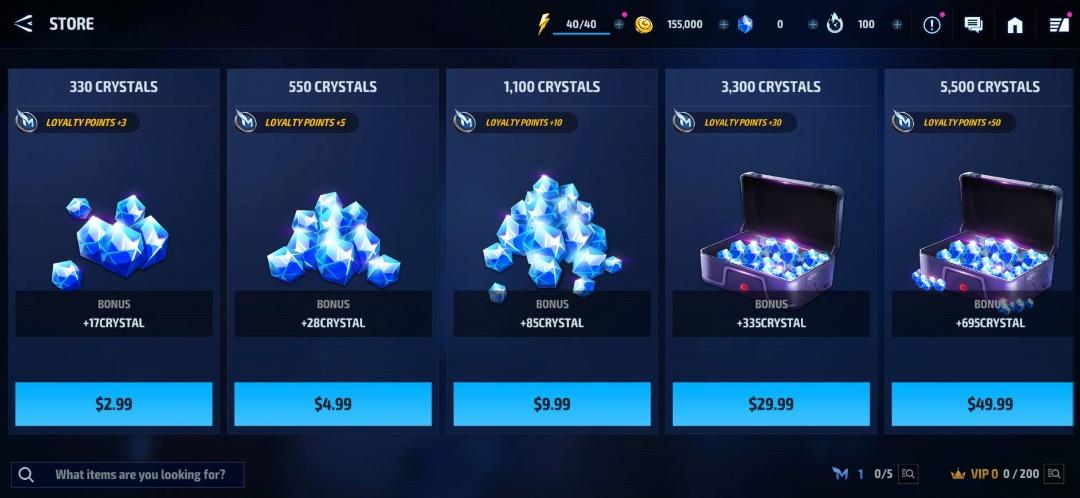Open the chat bubbles icon
Viewport: 1080px width, 498px height.
(973, 25)
